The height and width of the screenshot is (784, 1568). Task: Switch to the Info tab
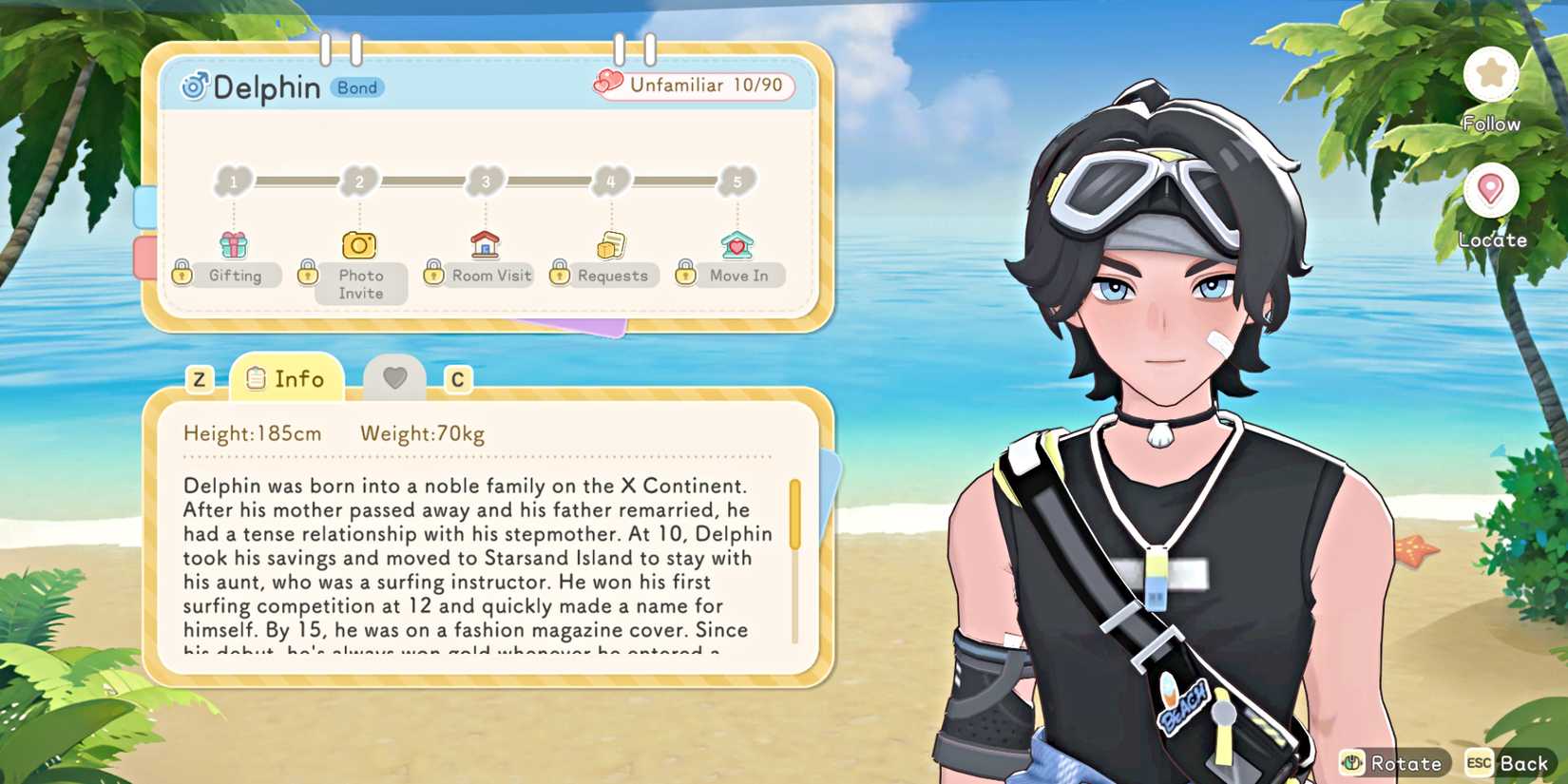[285, 378]
